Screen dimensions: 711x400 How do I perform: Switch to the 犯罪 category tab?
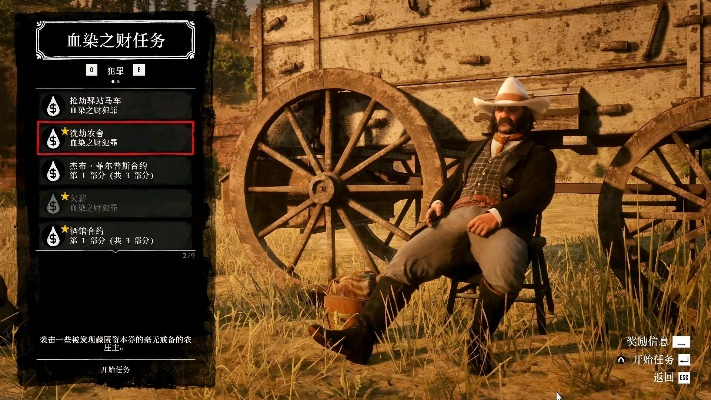[115, 70]
